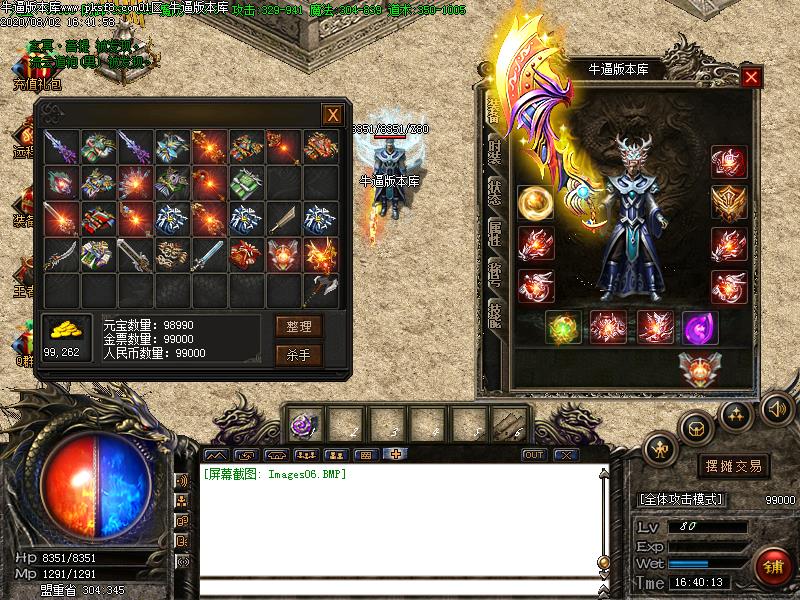Select the gold ingots pile in the bag
Screen dimensions: 800x600
(64, 329)
